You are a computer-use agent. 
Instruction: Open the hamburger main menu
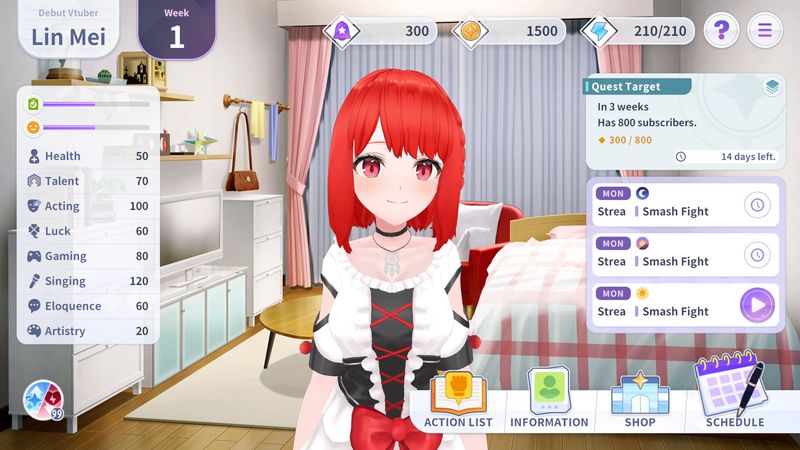[765, 30]
